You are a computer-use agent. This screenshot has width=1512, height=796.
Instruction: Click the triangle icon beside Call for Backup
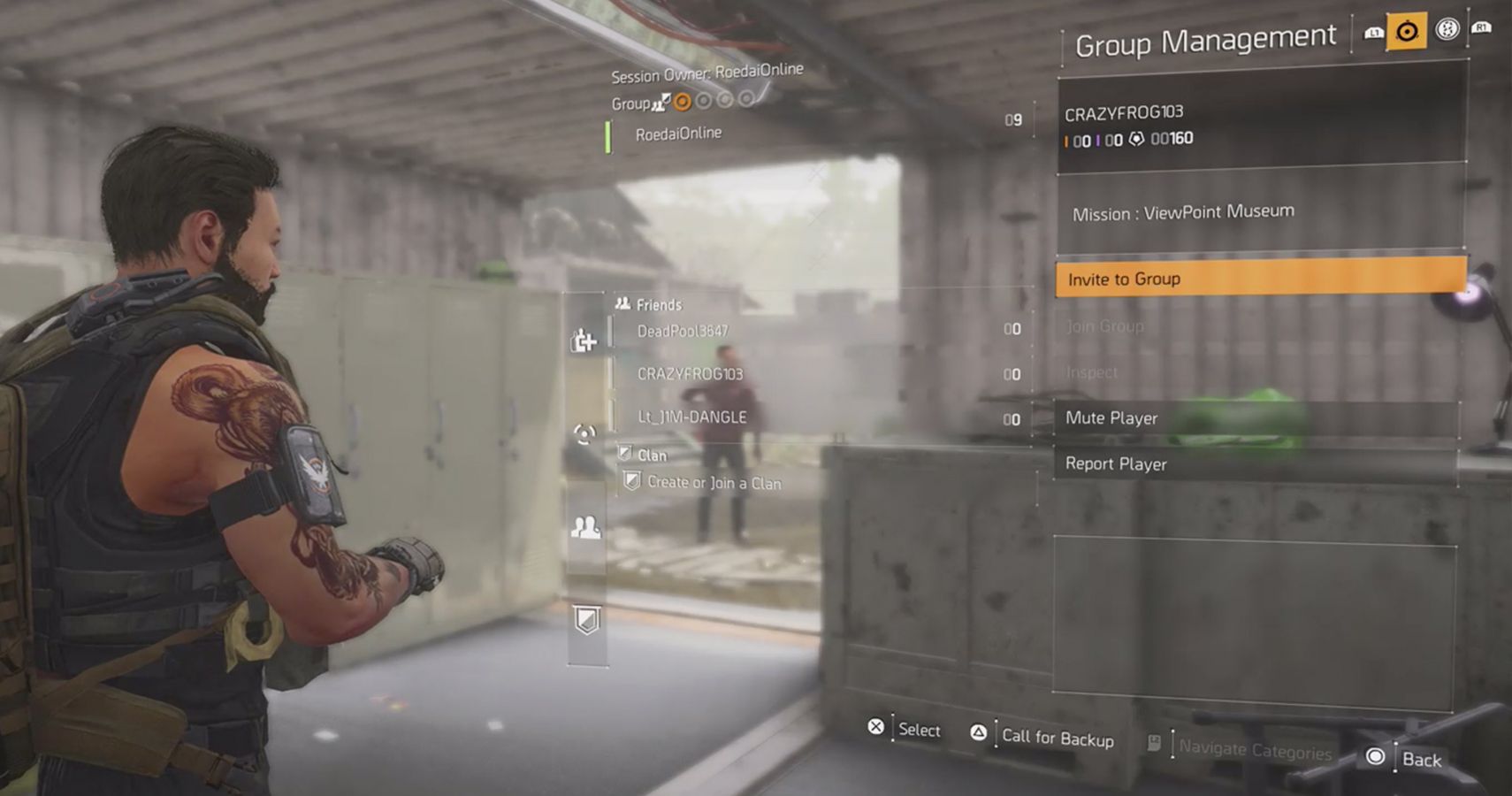coord(977,731)
